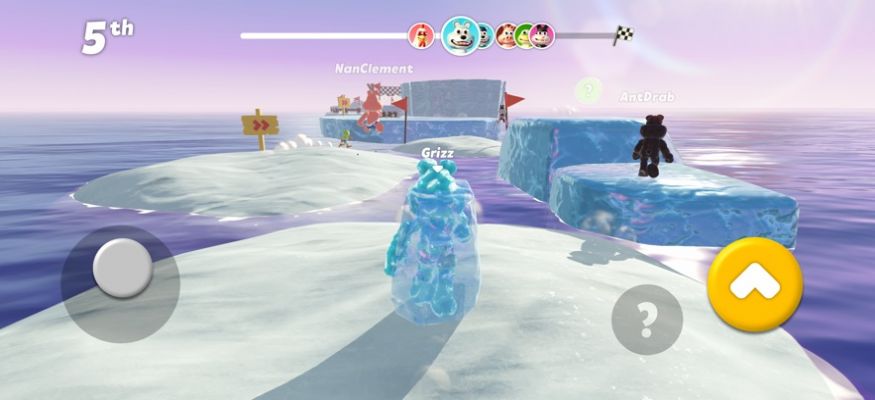Touch the virtual joystick knob
The width and height of the screenshot is (875, 400).
[123, 268]
